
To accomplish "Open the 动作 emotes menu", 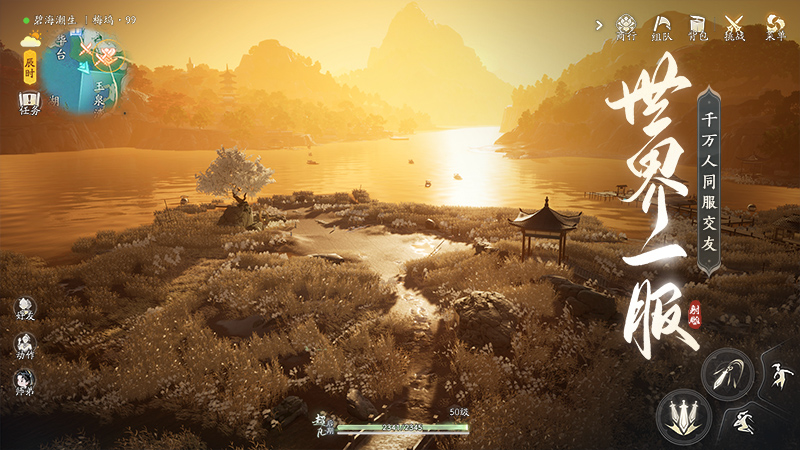I will [x=25, y=345].
